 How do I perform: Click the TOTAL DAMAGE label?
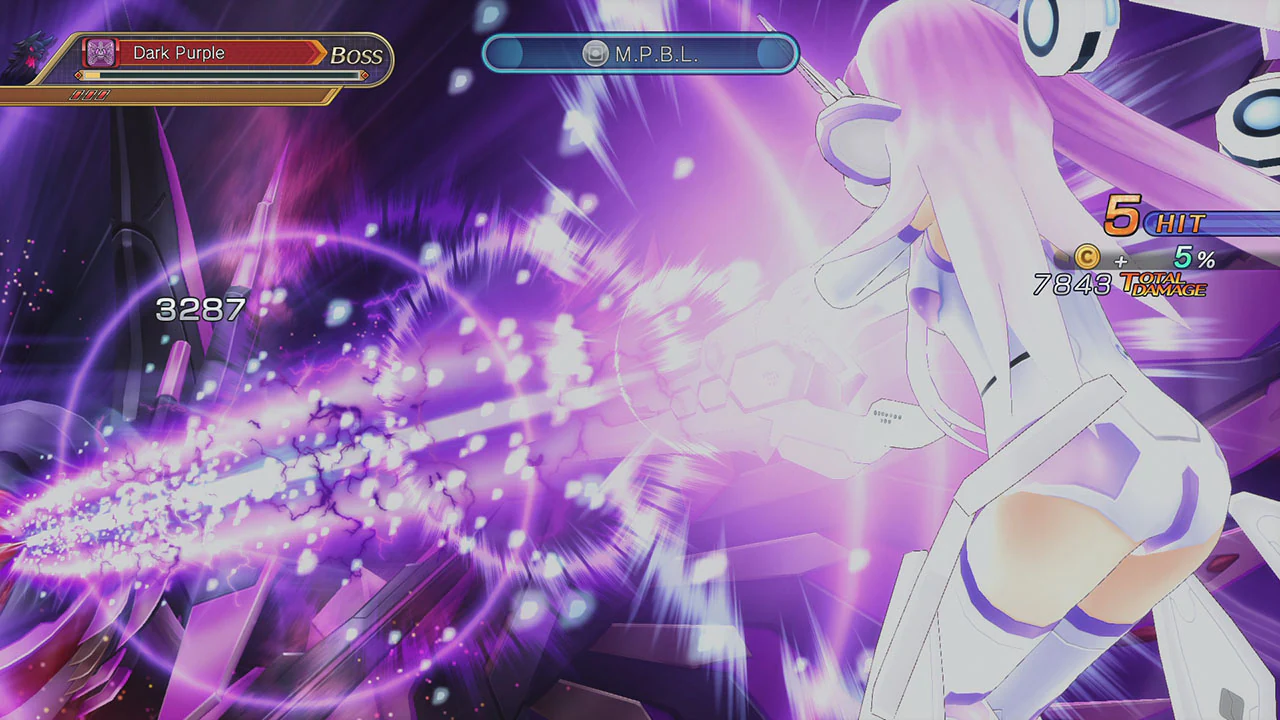(x=1165, y=285)
